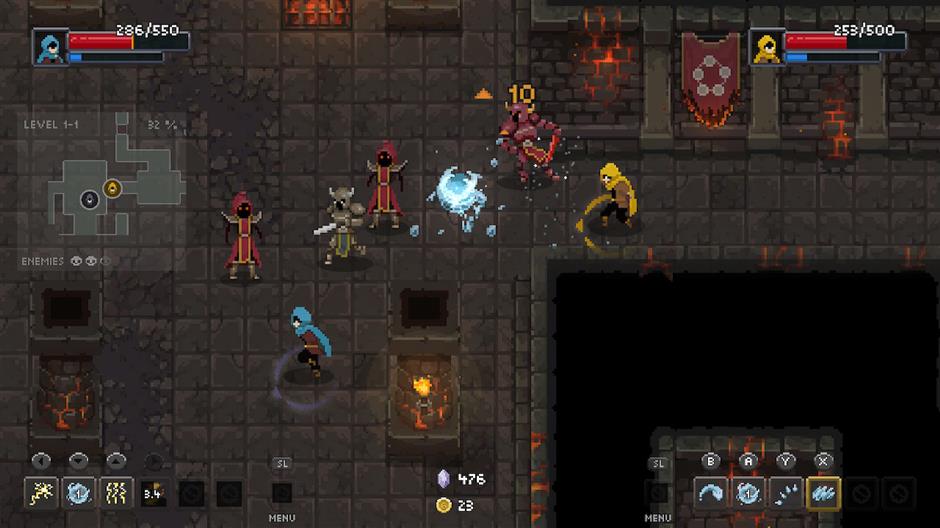This screenshot has height=528, width=940.
Task: Cast the blue player's ice orb spell
Action: coord(79,492)
